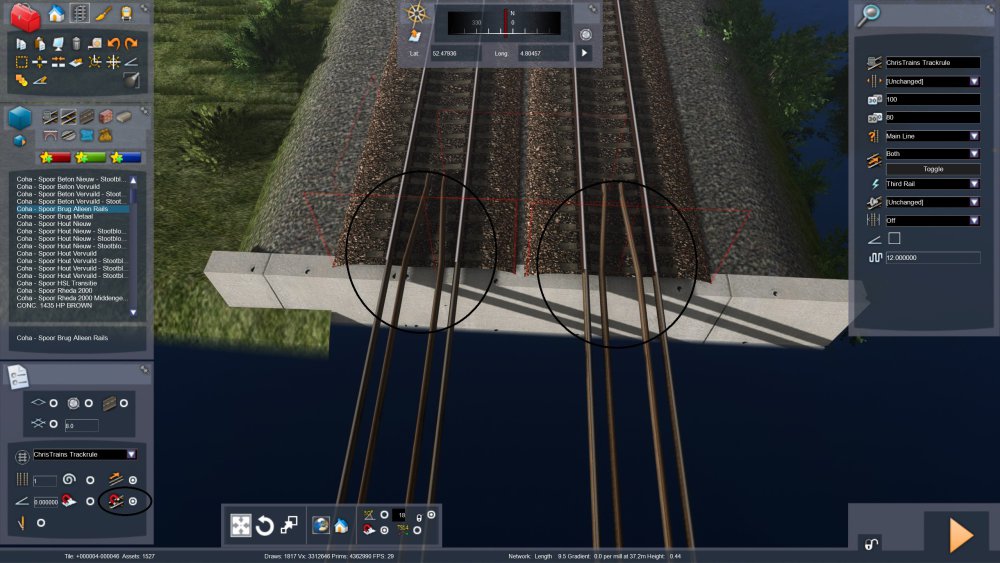
Task: Click the Toggle button in the track panel
Action: pyautogui.click(x=932, y=169)
